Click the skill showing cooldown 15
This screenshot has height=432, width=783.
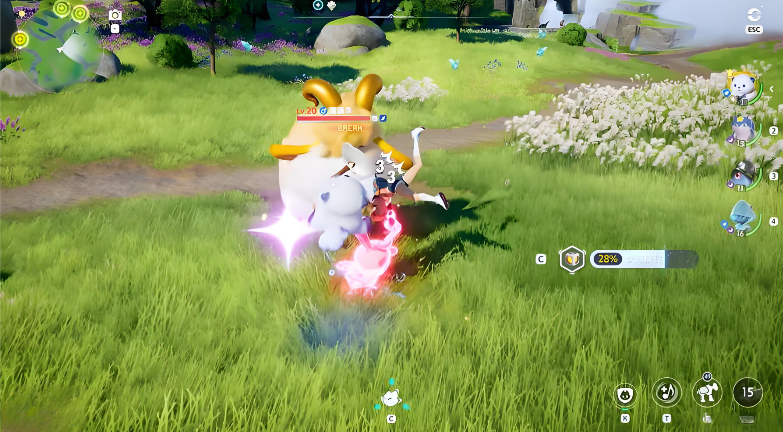(748, 393)
